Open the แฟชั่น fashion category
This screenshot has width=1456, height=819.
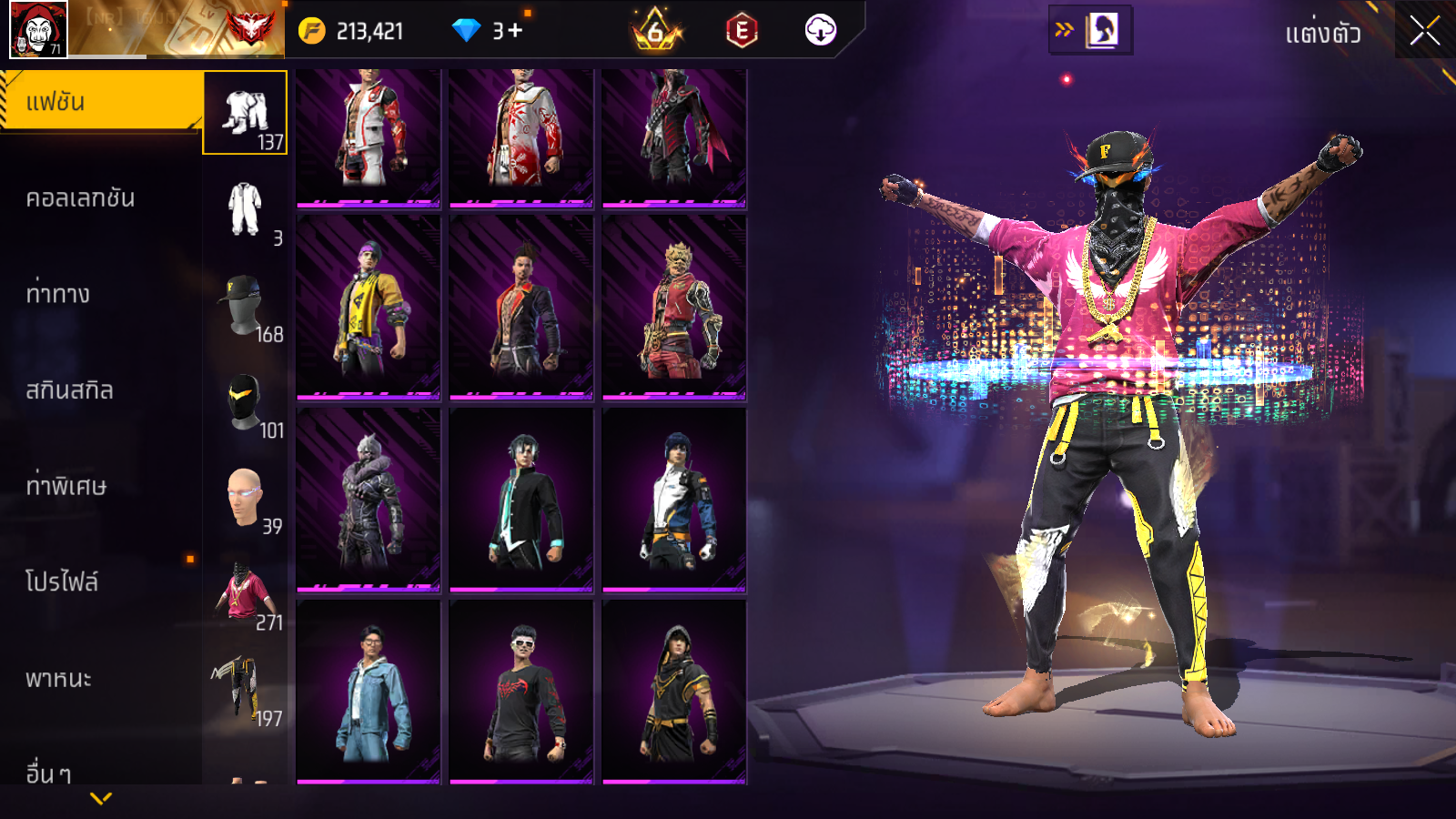click(x=100, y=102)
